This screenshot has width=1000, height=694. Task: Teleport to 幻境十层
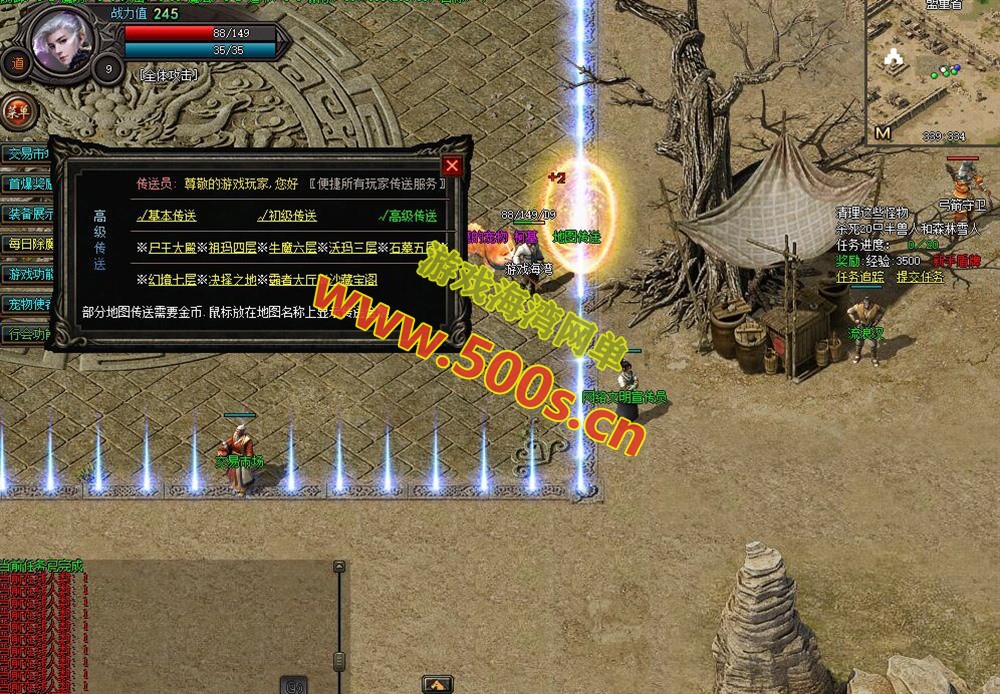[x=174, y=280]
